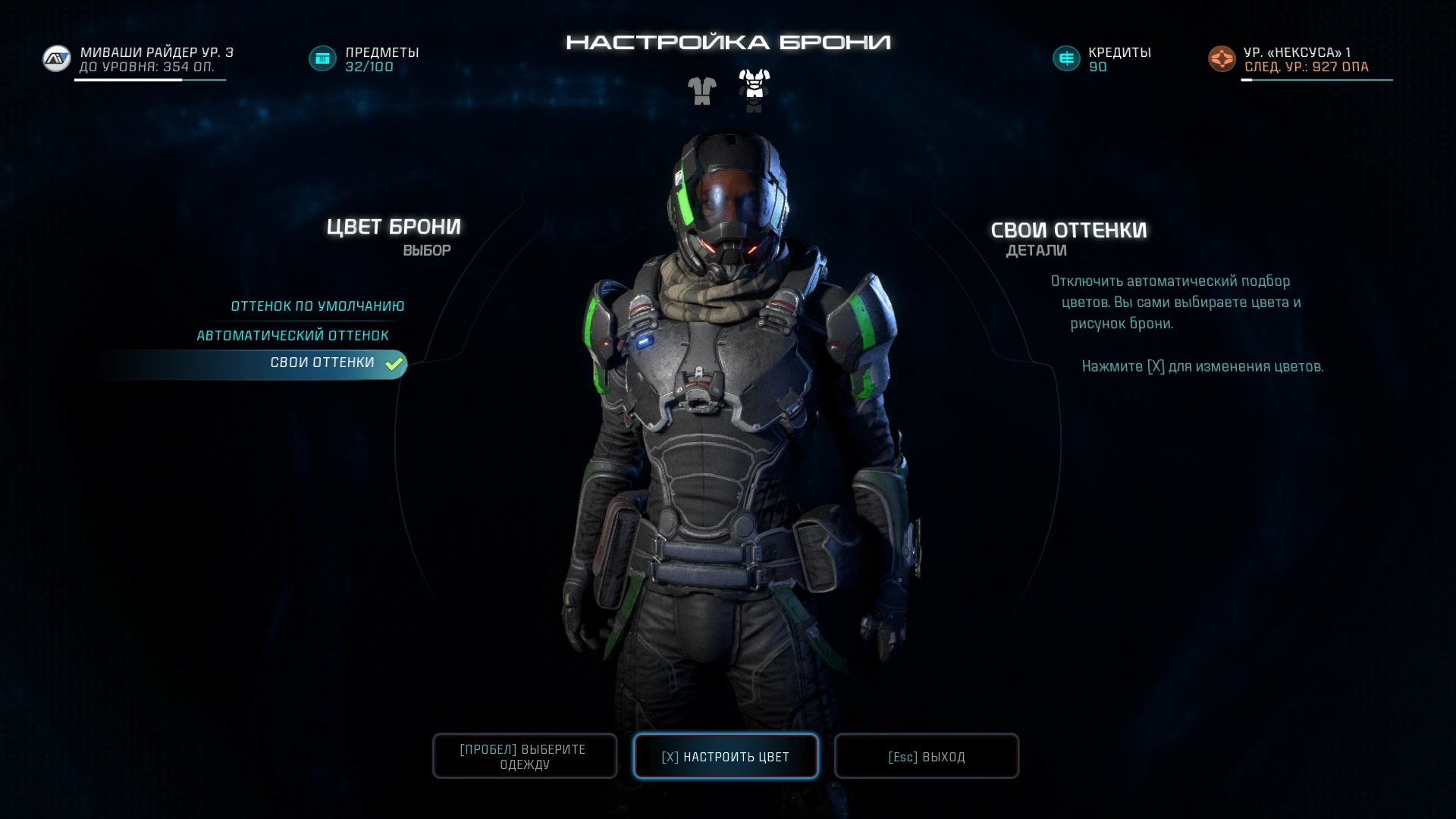Viewport: 1456px width, 819px height.
Task: Toggle the currently selected СВОИ ОТТЕНКИ entry
Action: tap(322, 364)
